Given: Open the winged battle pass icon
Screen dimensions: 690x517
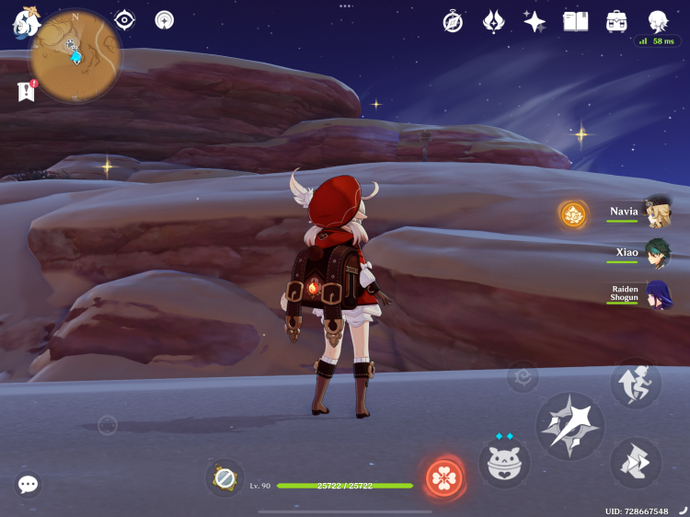Looking at the screenshot, I should click(x=494, y=21).
